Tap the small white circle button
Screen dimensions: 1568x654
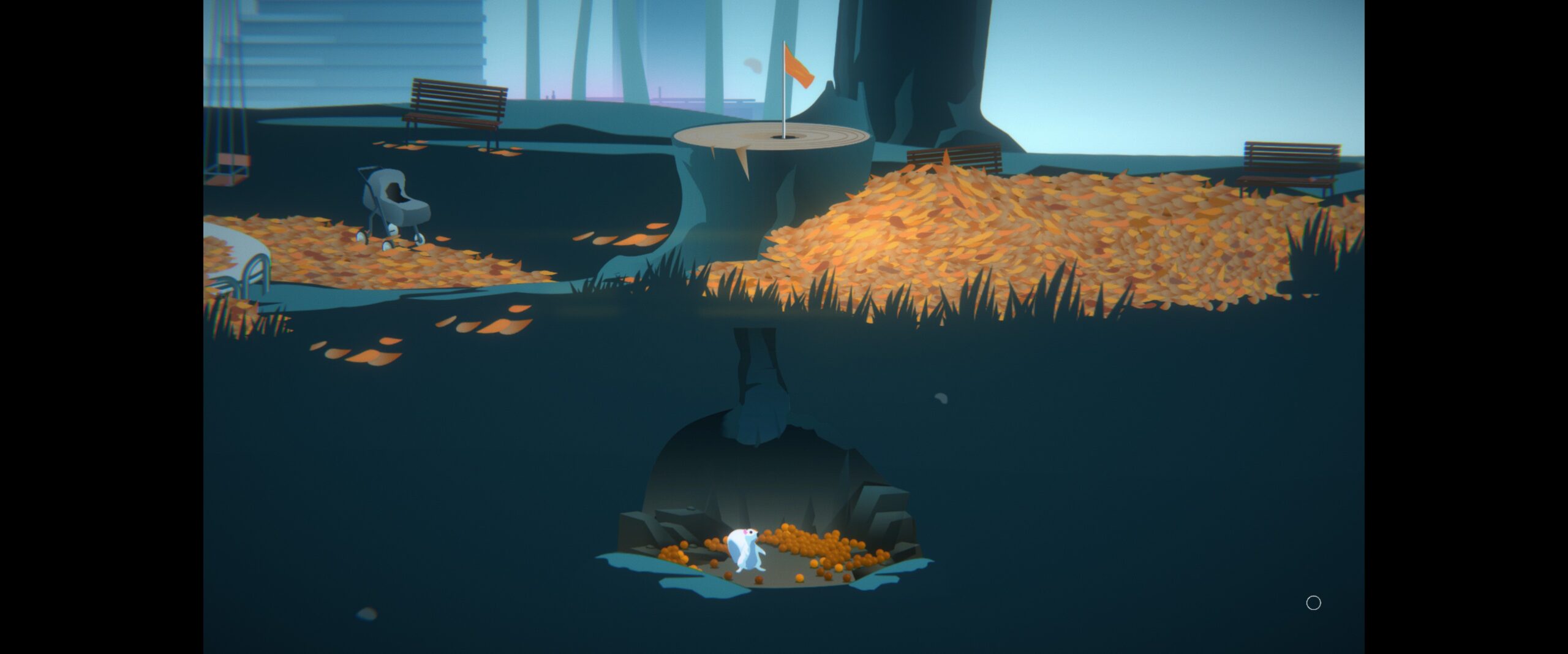[1313, 603]
